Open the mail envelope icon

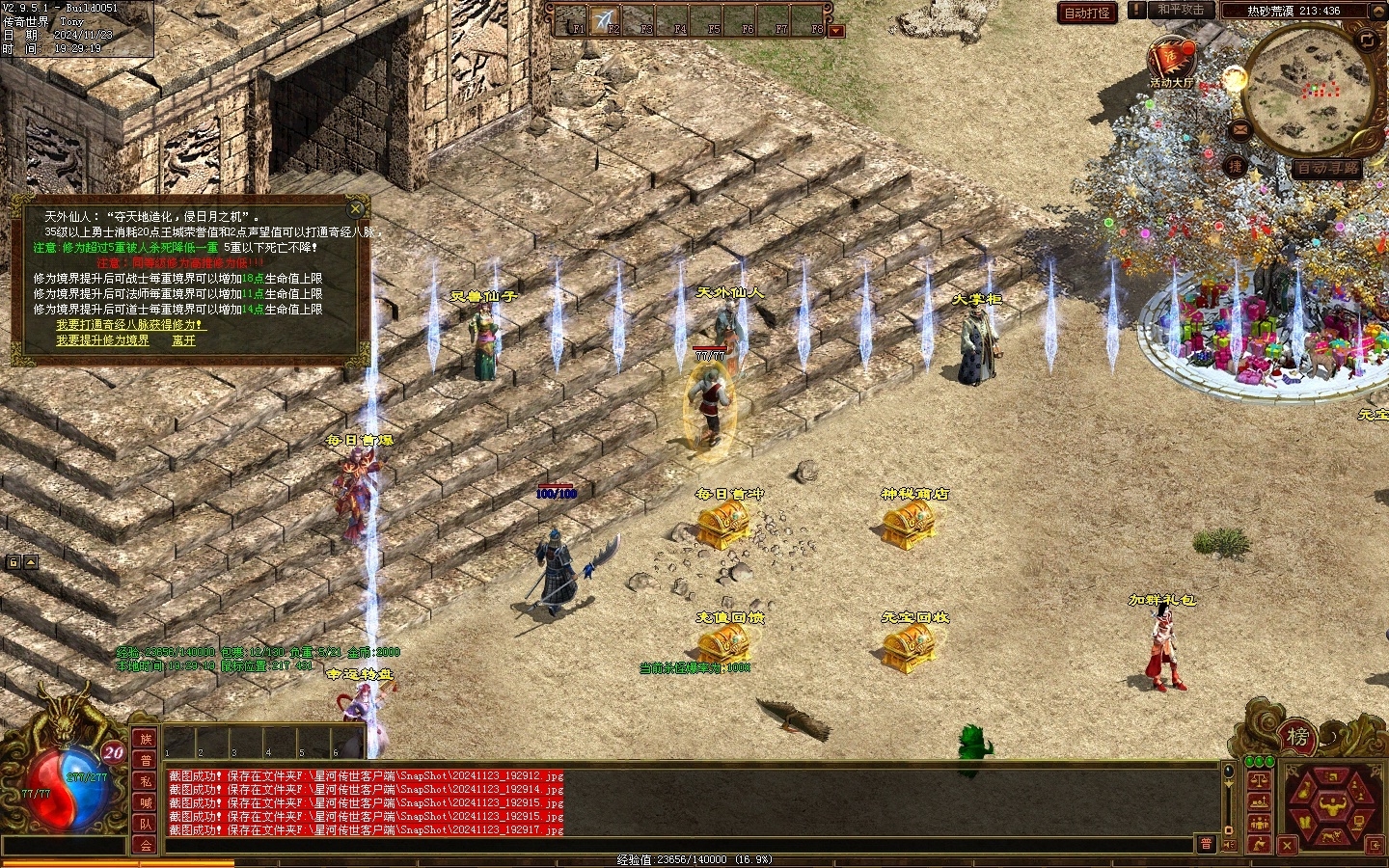coord(1240,127)
